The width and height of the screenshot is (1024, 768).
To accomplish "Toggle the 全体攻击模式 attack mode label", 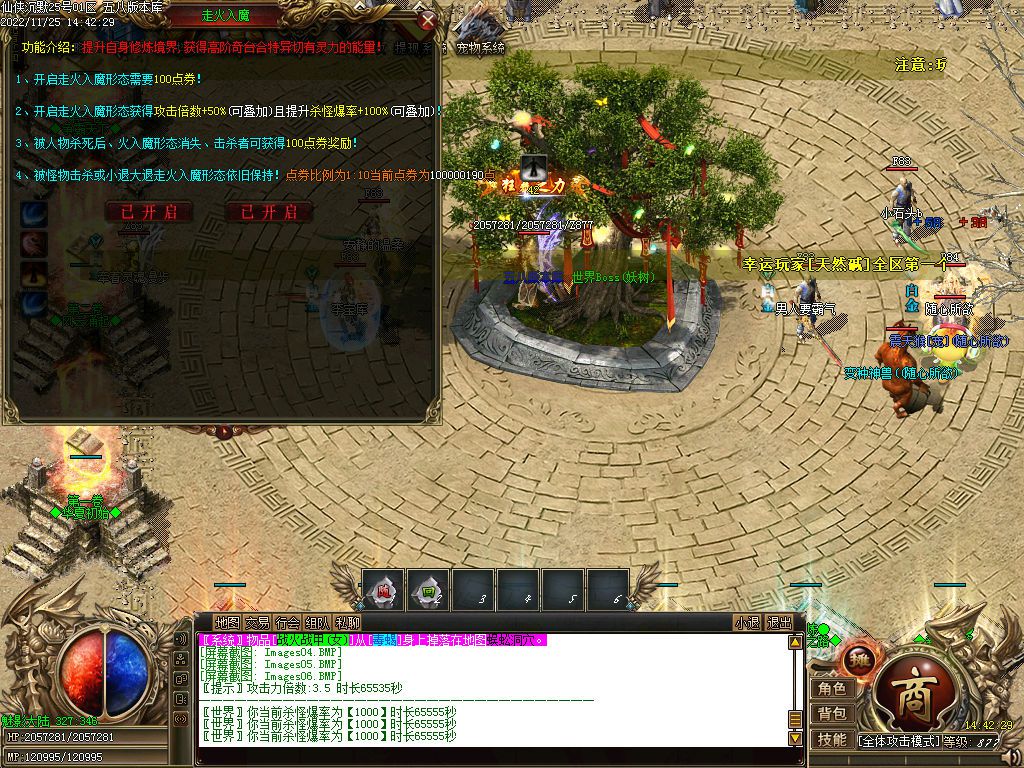I will 898,741.
